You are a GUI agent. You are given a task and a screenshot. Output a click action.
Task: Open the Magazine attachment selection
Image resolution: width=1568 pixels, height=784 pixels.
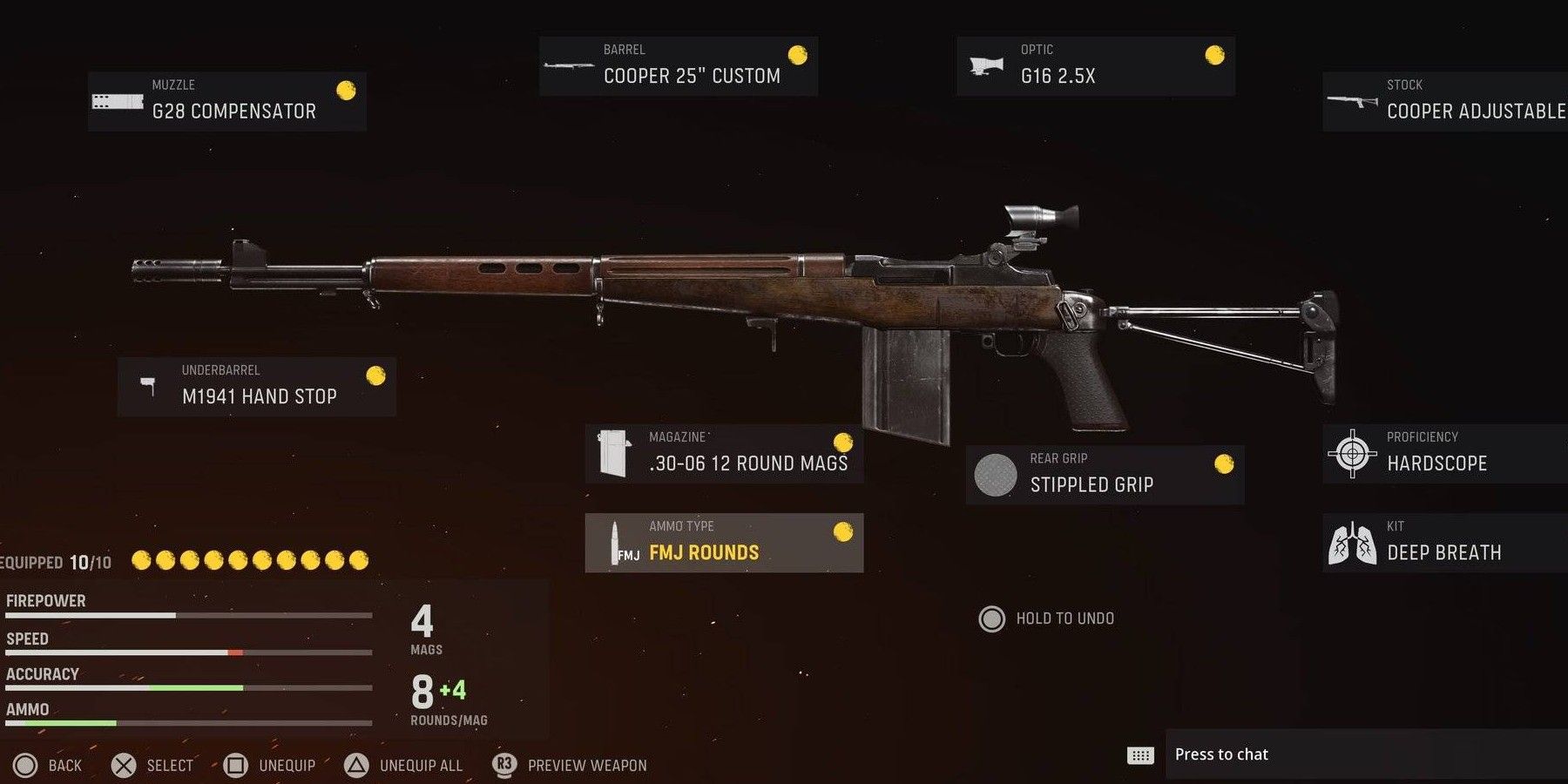723,453
